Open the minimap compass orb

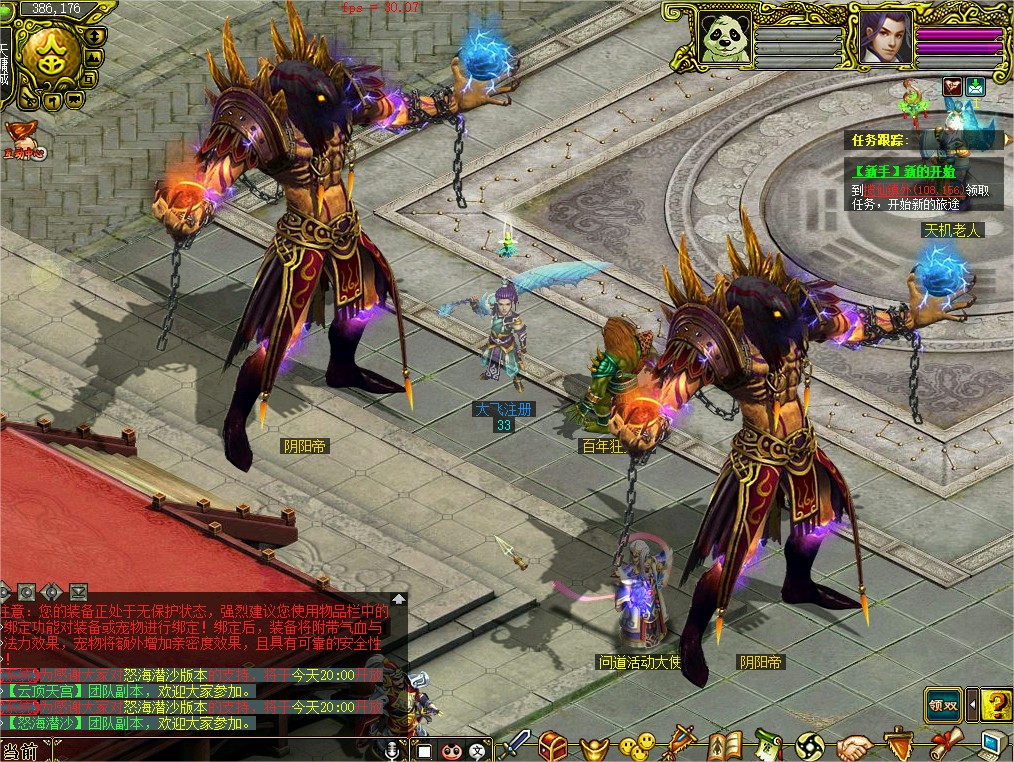51,58
